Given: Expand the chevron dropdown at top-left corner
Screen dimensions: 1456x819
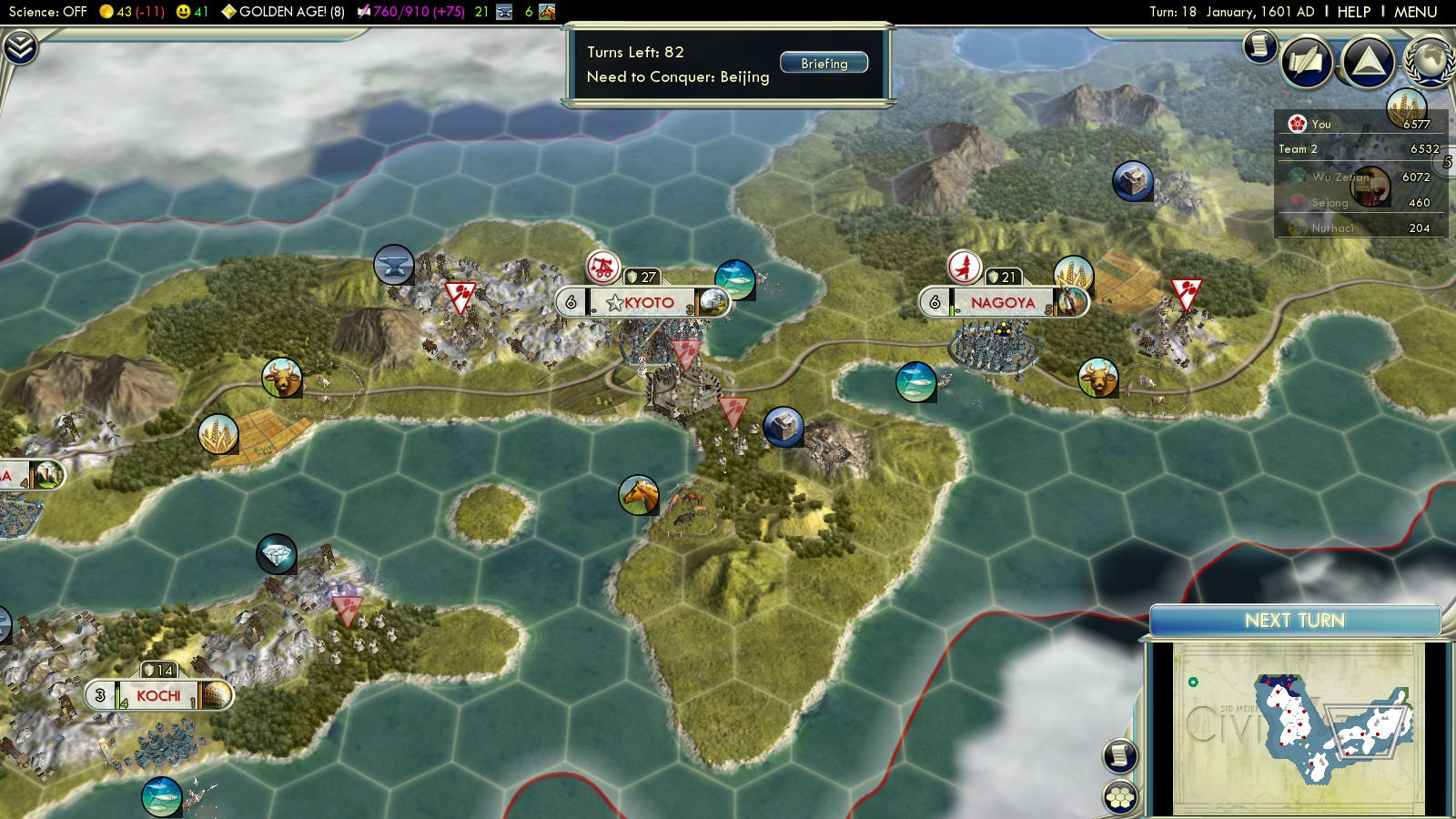Looking at the screenshot, I should tap(20, 47).
